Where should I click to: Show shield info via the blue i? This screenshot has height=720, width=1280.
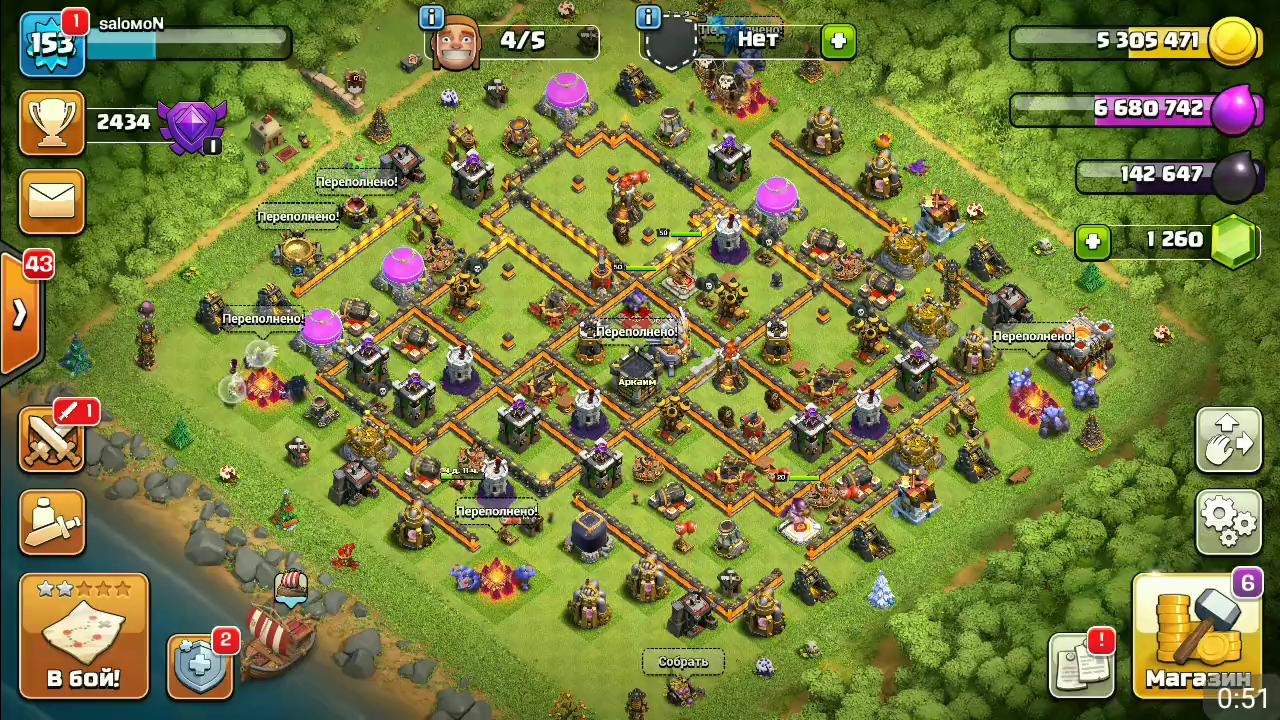pyautogui.click(x=648, y=18)
